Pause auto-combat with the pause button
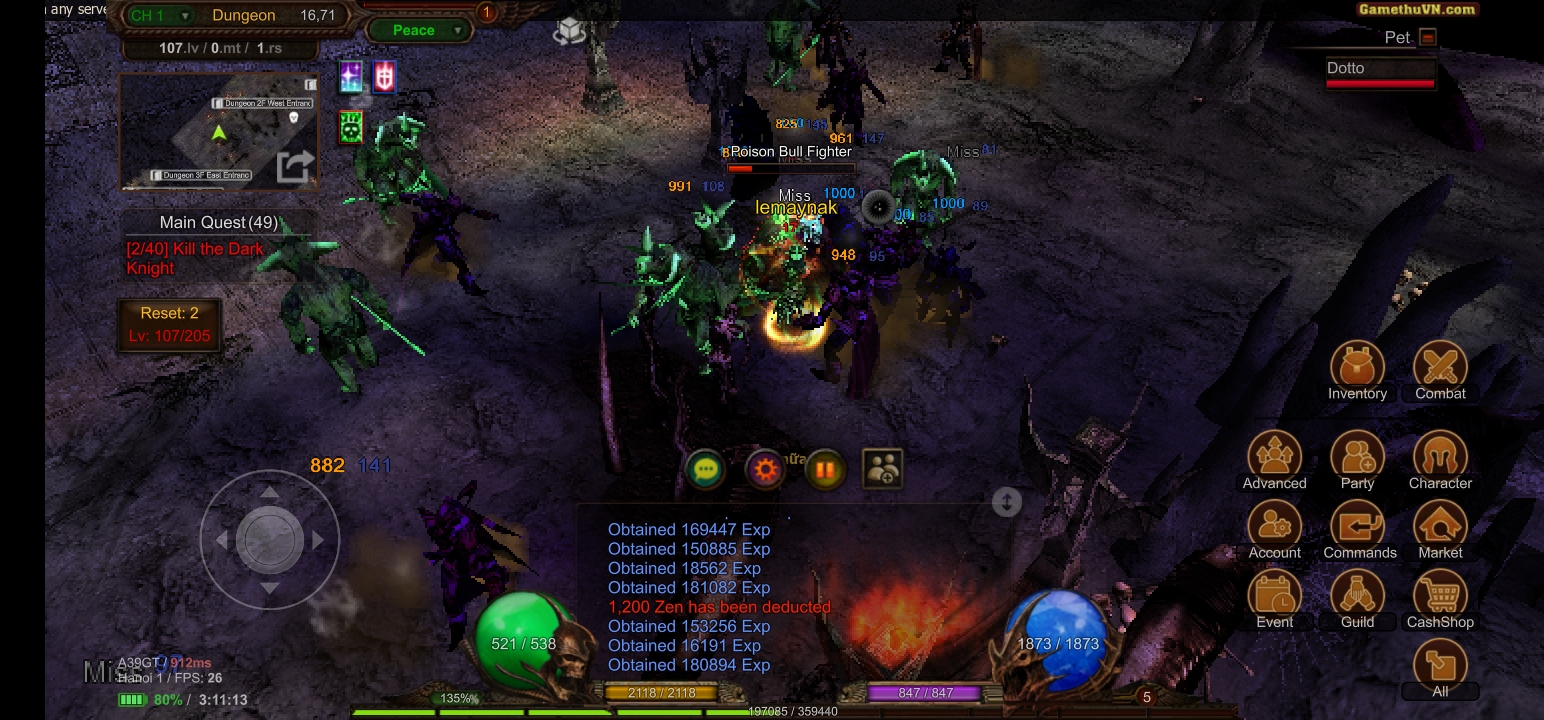The height and width of the screenshot is (720, 1544). tap(825, 469)
